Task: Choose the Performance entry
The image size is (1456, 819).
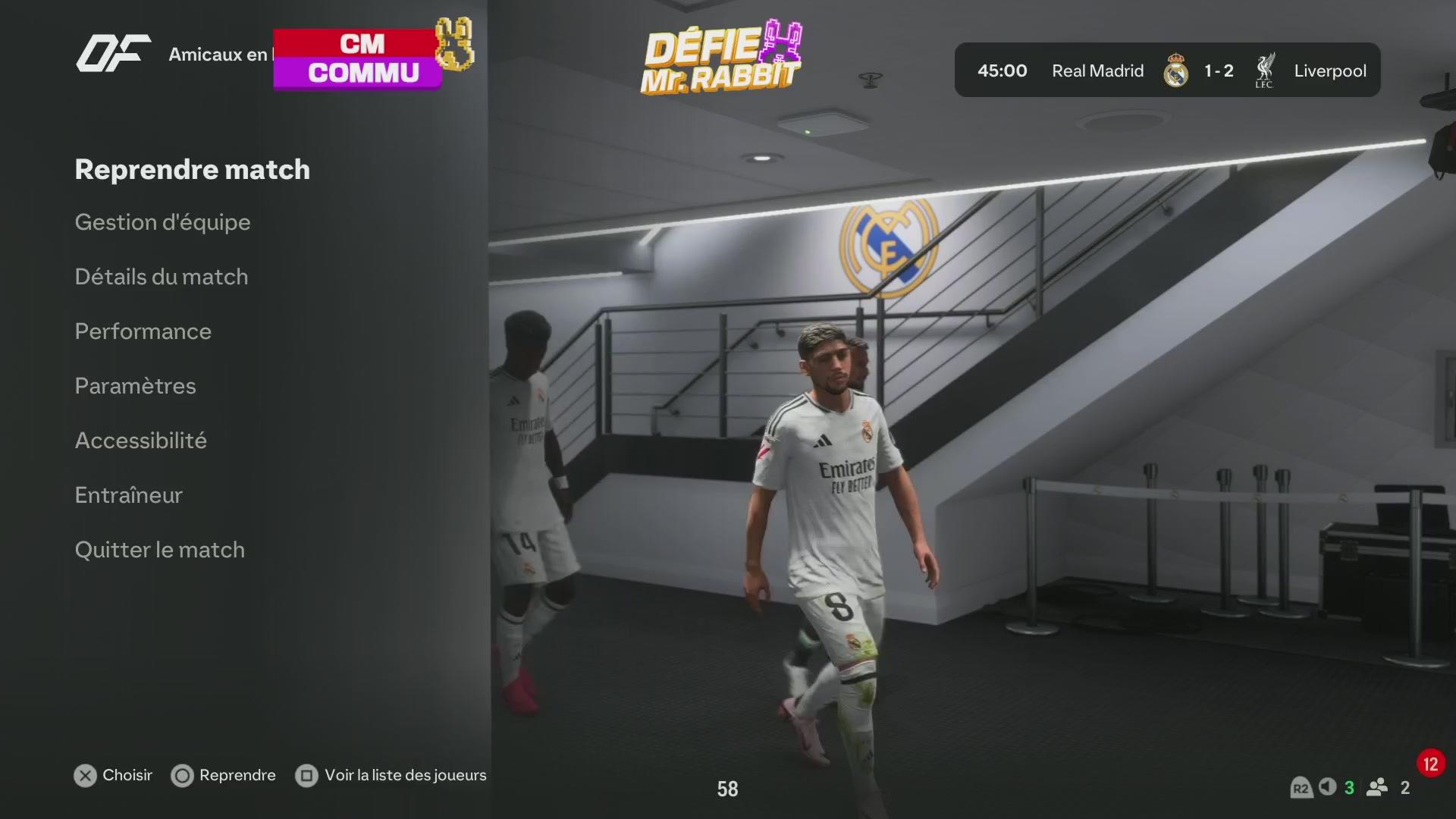Action: (x=143, y=331)
